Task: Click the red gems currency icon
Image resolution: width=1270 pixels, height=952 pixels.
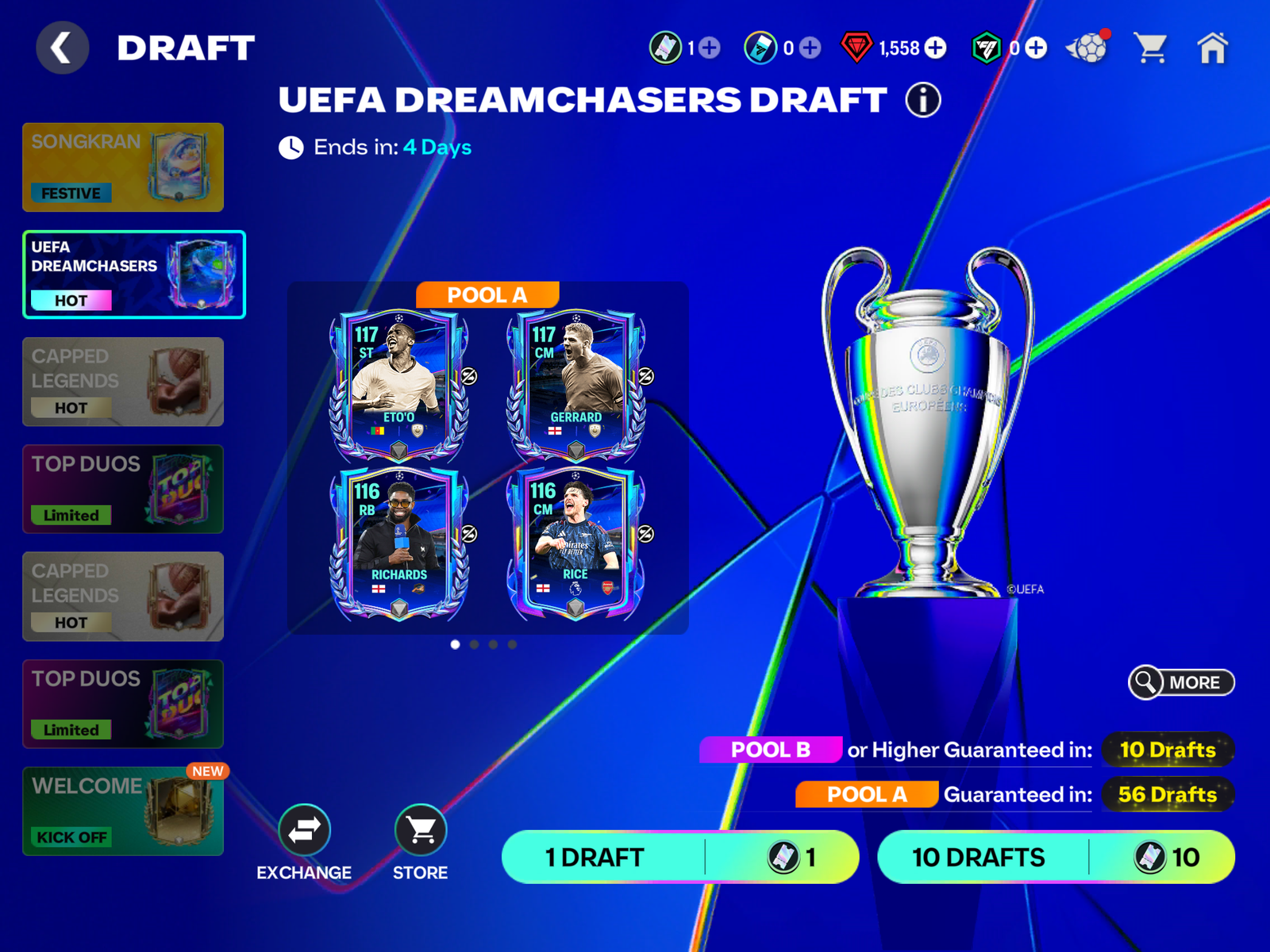Action: coord(856,48)
